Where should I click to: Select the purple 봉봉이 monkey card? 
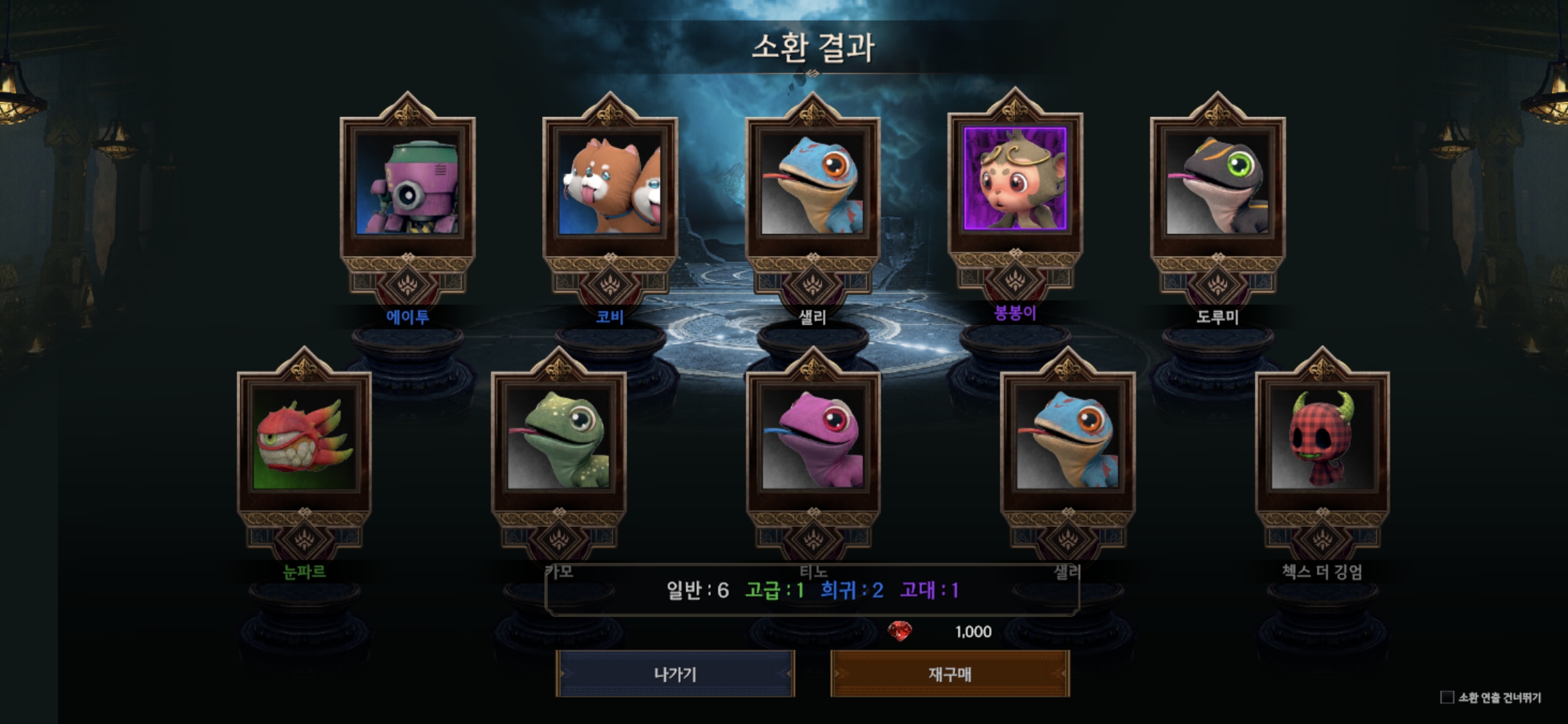tap(1015, 180)
